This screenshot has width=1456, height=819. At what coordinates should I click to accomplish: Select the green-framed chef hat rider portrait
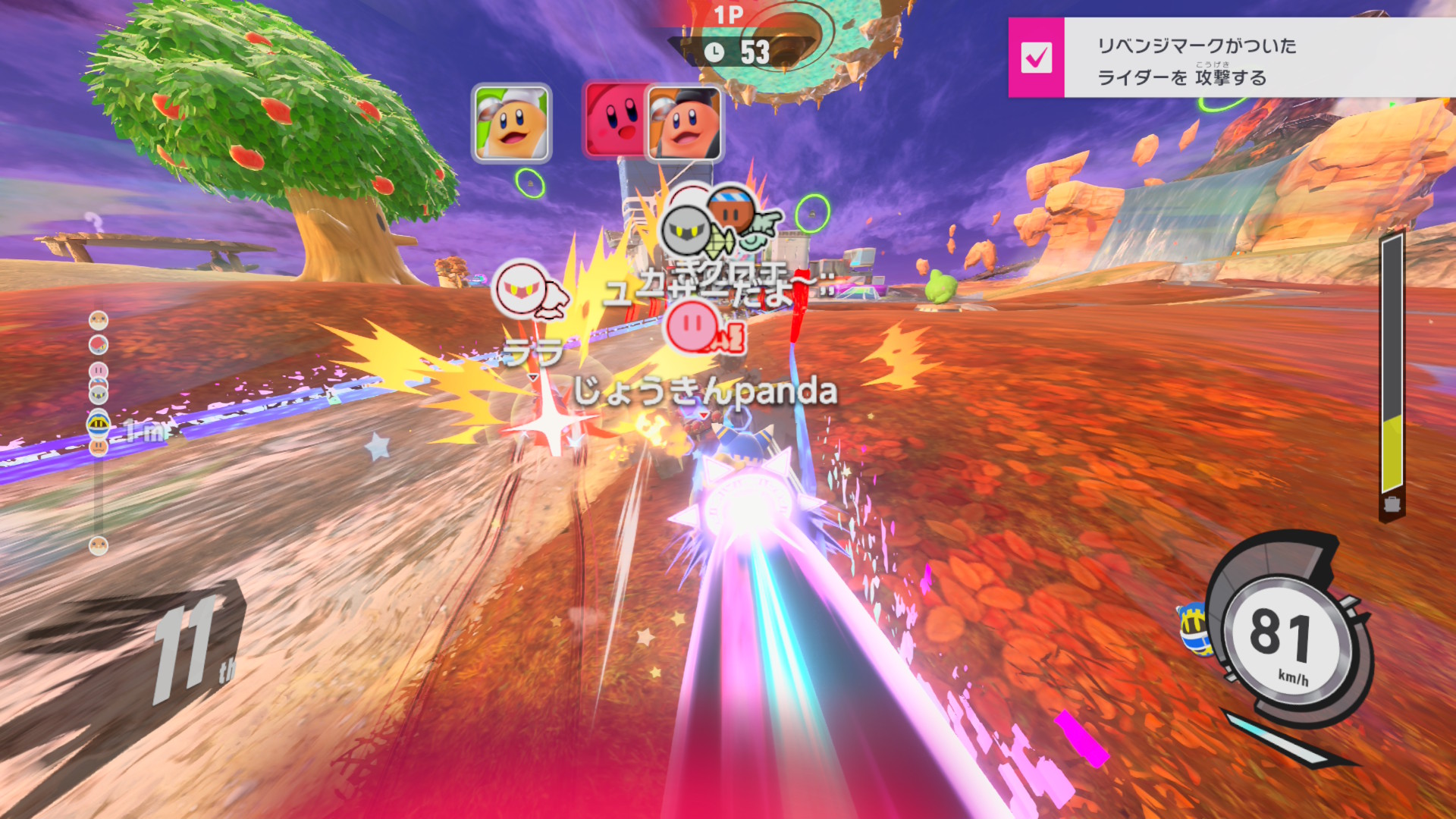click(x=511, y=124)
